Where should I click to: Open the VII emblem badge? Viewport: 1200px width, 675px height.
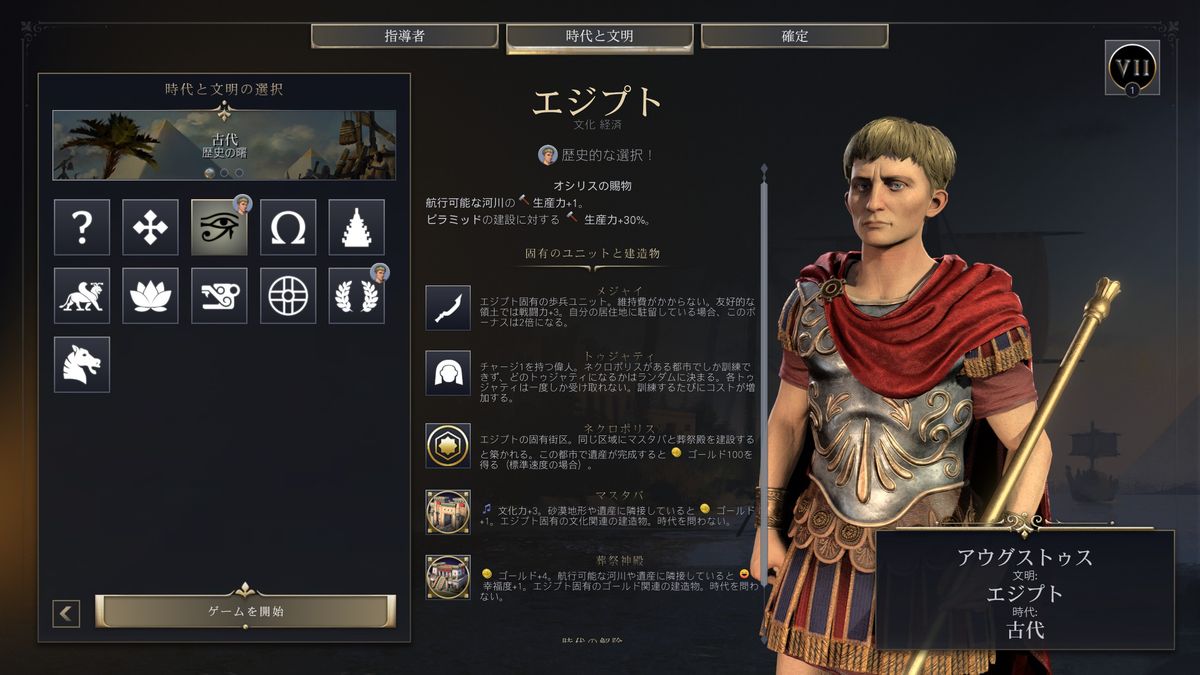pos(1132,68)
